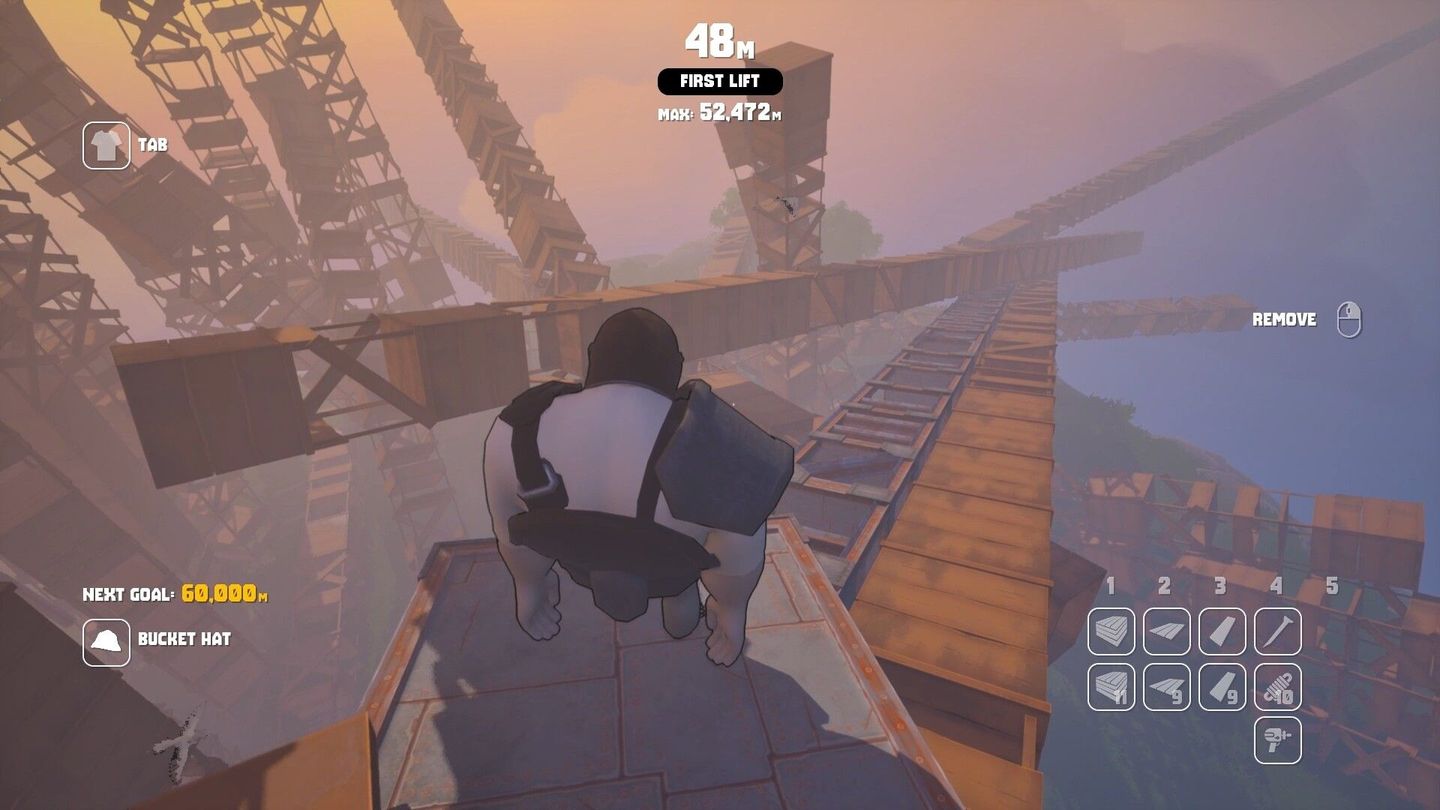This screenshot has width=1440, height=810.
Task: Select the nail in hotbar slot 4
Action: point(1277,630)
